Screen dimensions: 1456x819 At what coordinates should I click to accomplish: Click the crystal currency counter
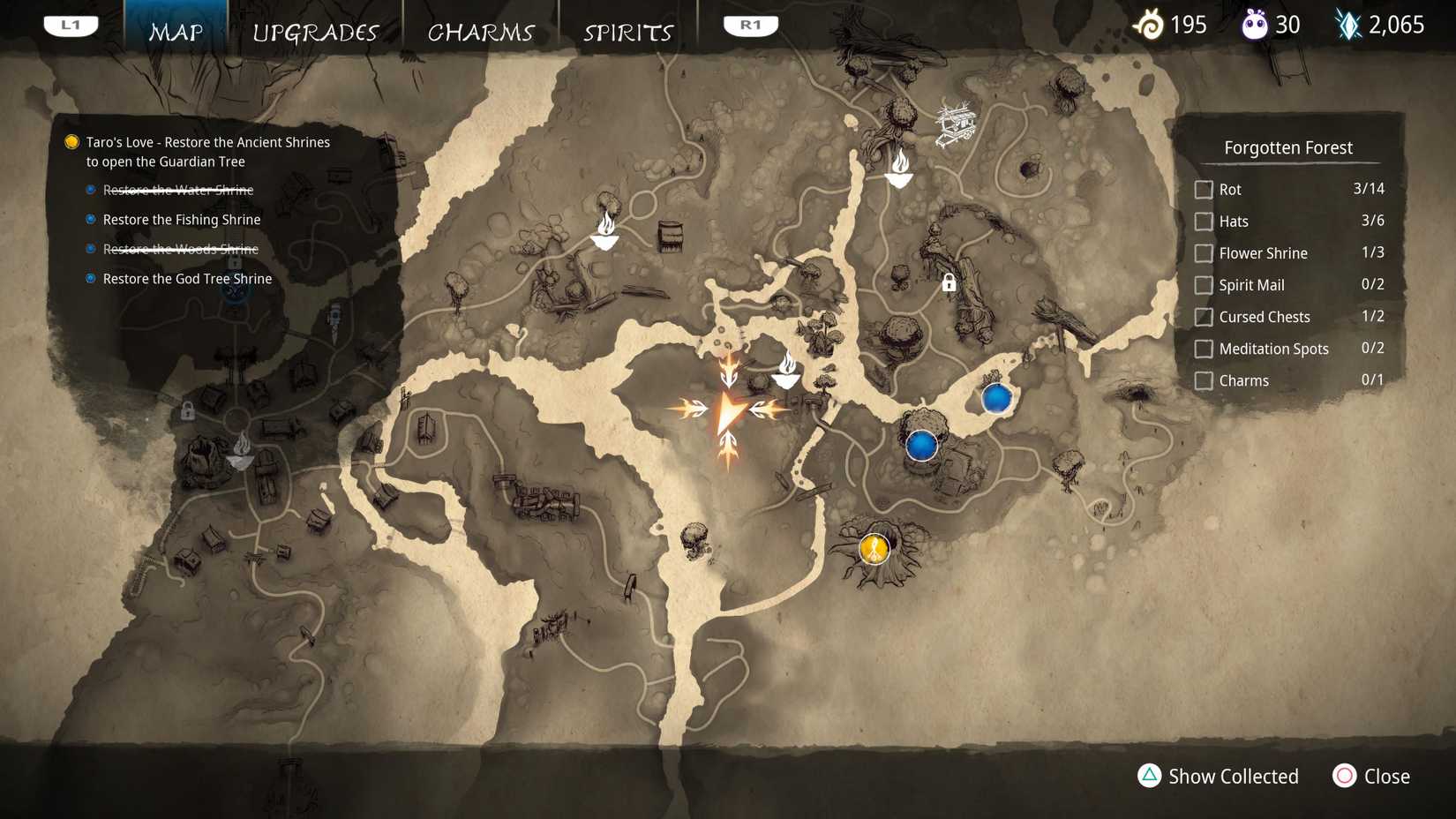[1378, 25]
